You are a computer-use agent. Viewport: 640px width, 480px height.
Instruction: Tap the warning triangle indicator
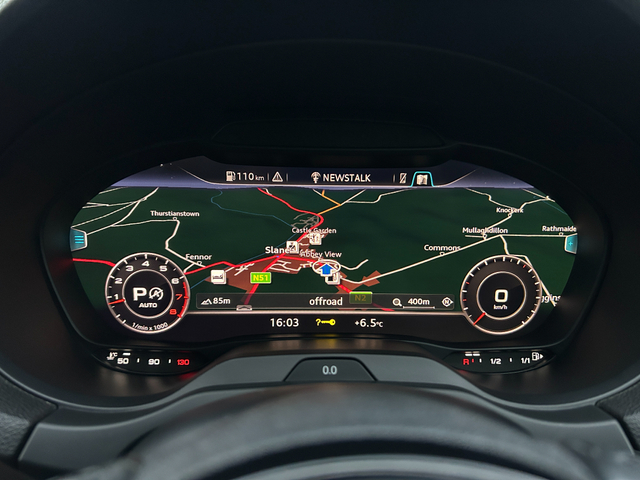pyautogui.click(x=276, y=177)
